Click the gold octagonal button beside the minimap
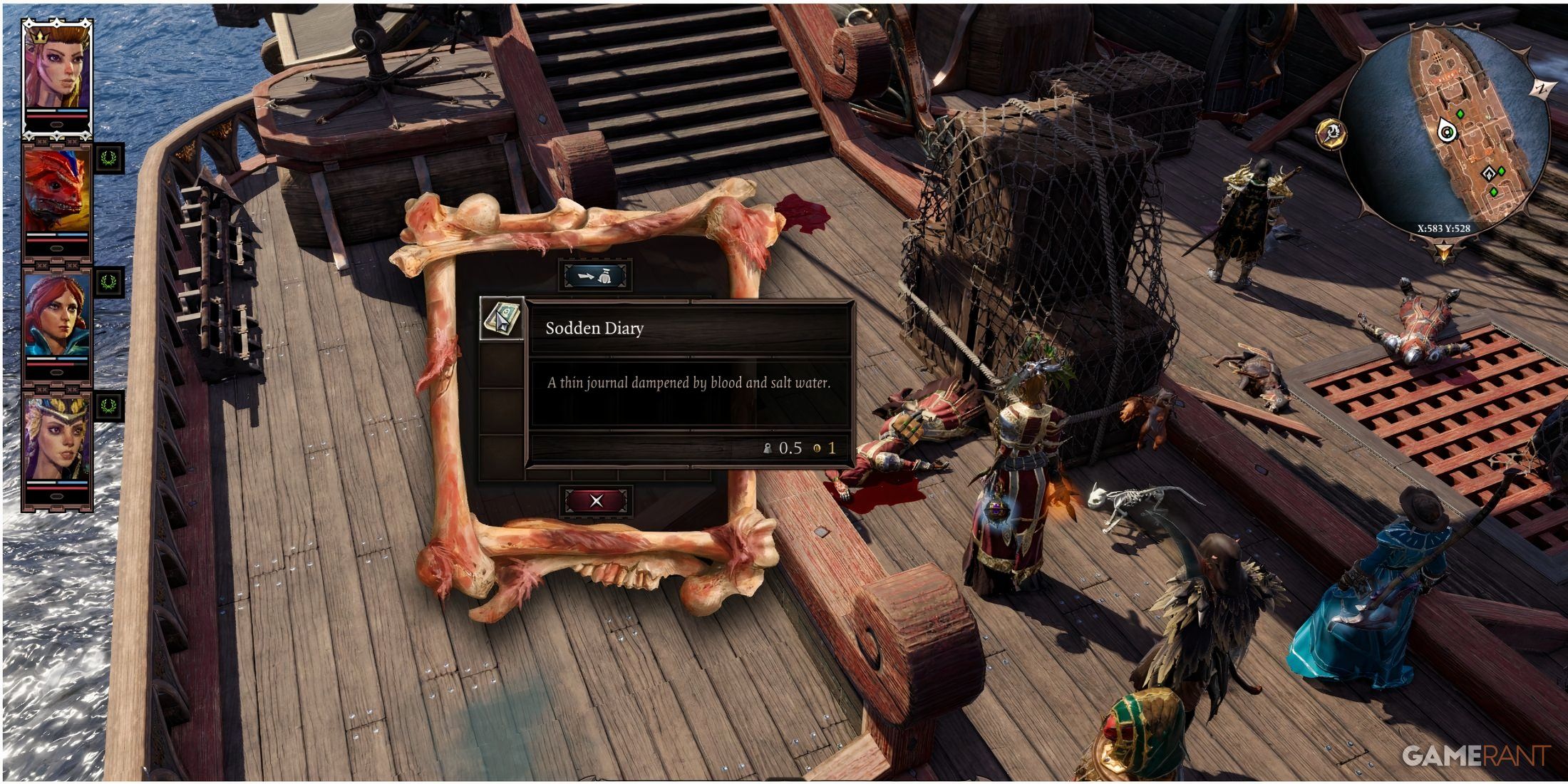Viewport: 1568px width, 784px height. (x=1330, y=133)
